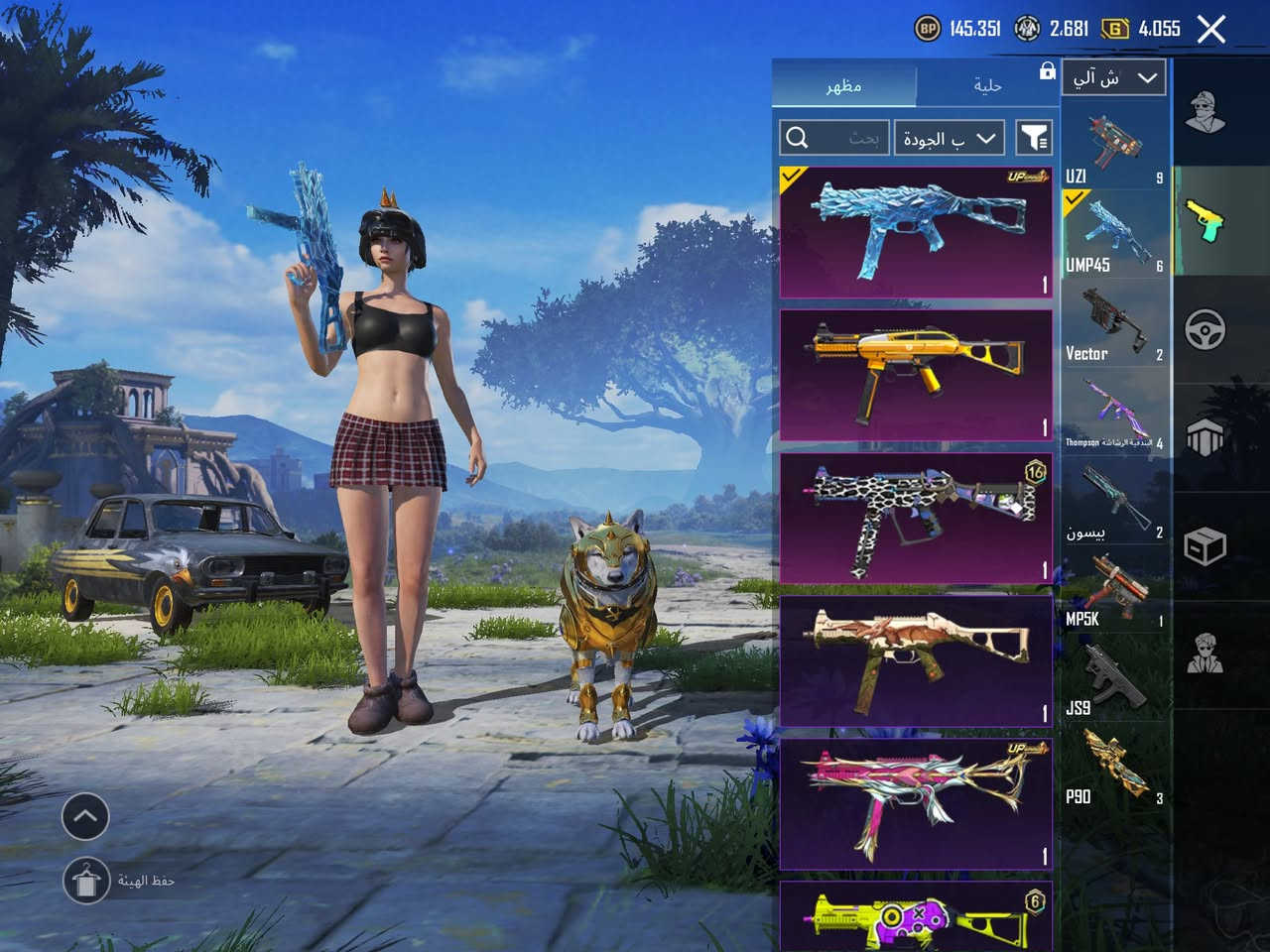The height and width of the screenshot is (952, 1270).
Task: Close the inventory screen with X
Action: pyautogui.click(x=1211, y=30)
